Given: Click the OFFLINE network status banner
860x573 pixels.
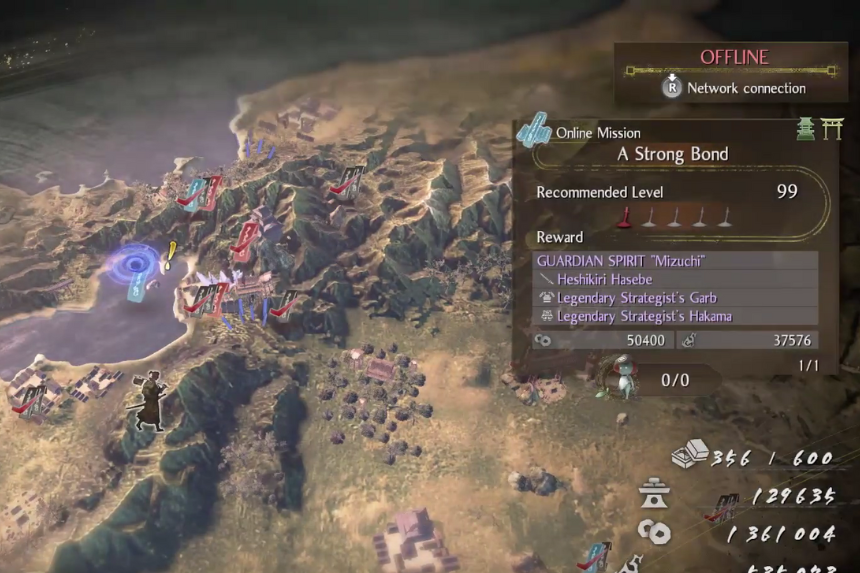Looking at the screenshot, I should [732, 58].
